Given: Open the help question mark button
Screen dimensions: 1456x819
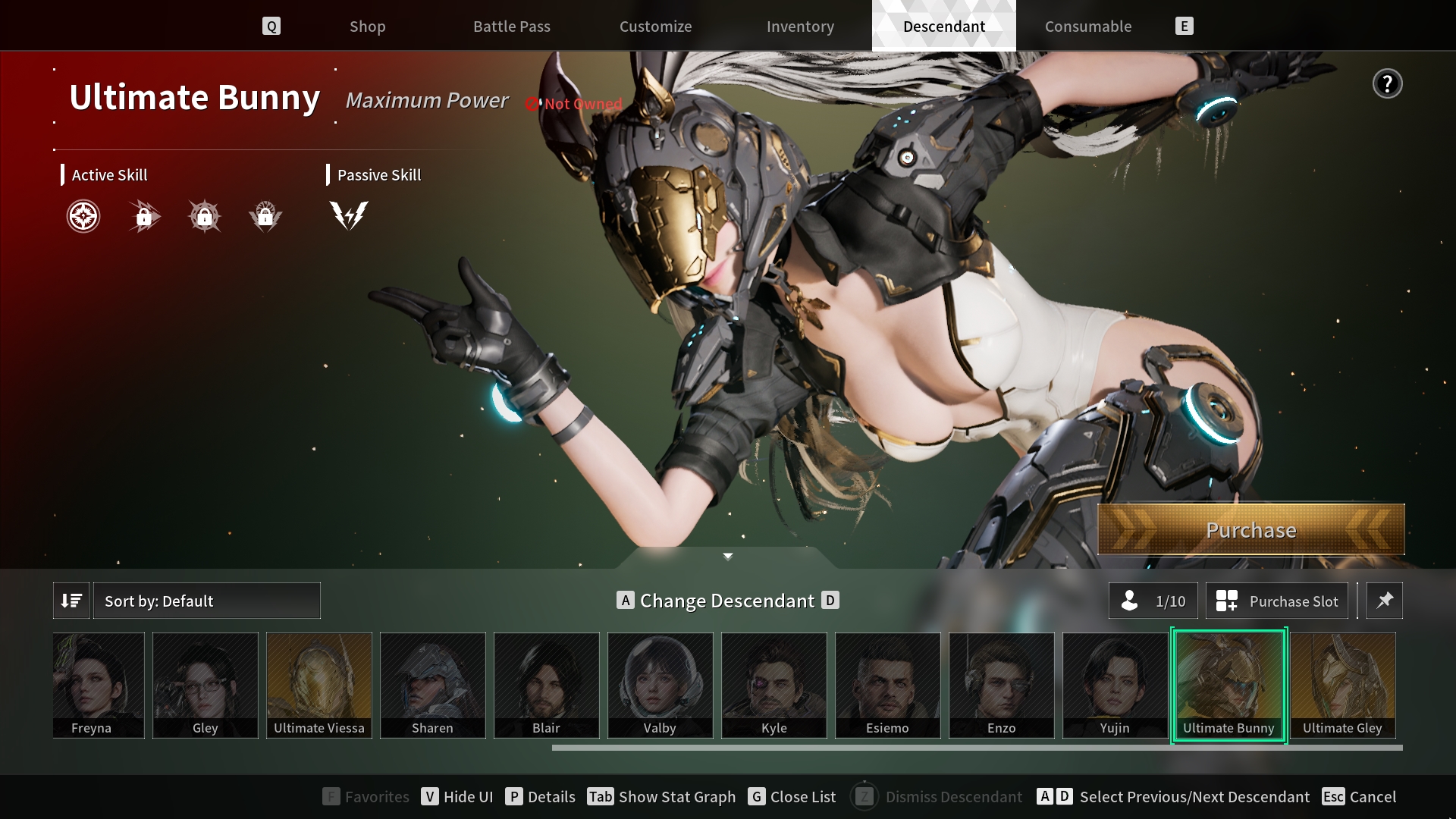Looking at the screenshot, I should click(1387, 84).
